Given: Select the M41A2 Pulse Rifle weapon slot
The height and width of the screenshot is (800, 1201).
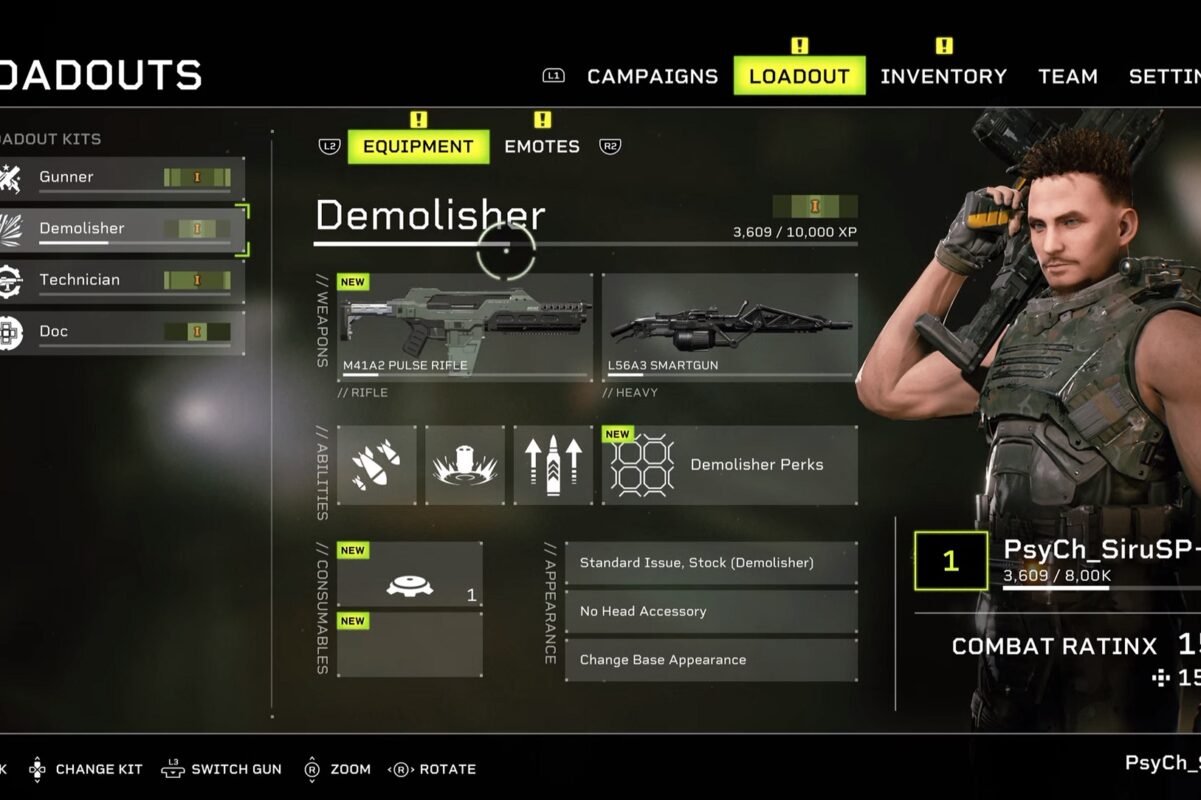Looking at the screenshot, I should pos(465,326).
